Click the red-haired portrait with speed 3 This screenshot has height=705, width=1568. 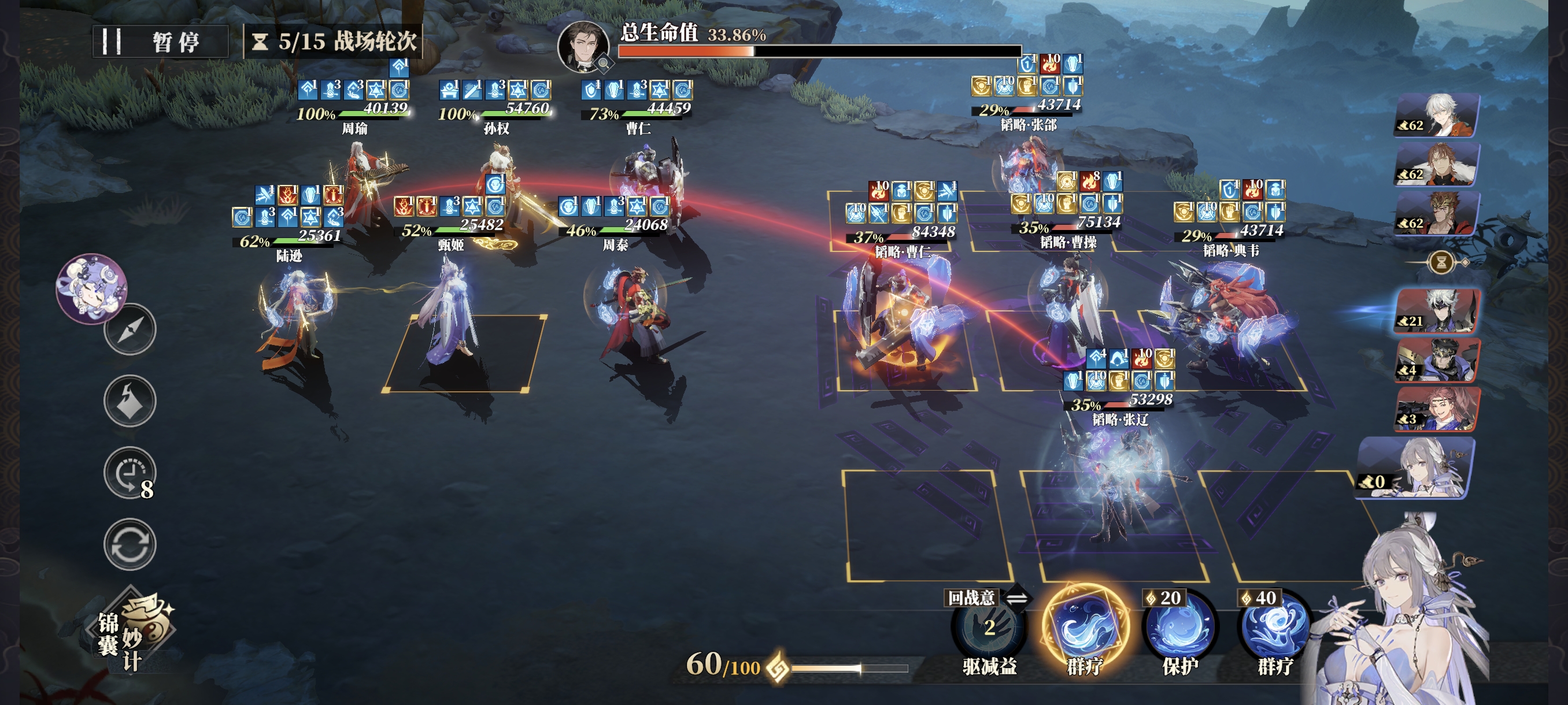coord(1438,409)
